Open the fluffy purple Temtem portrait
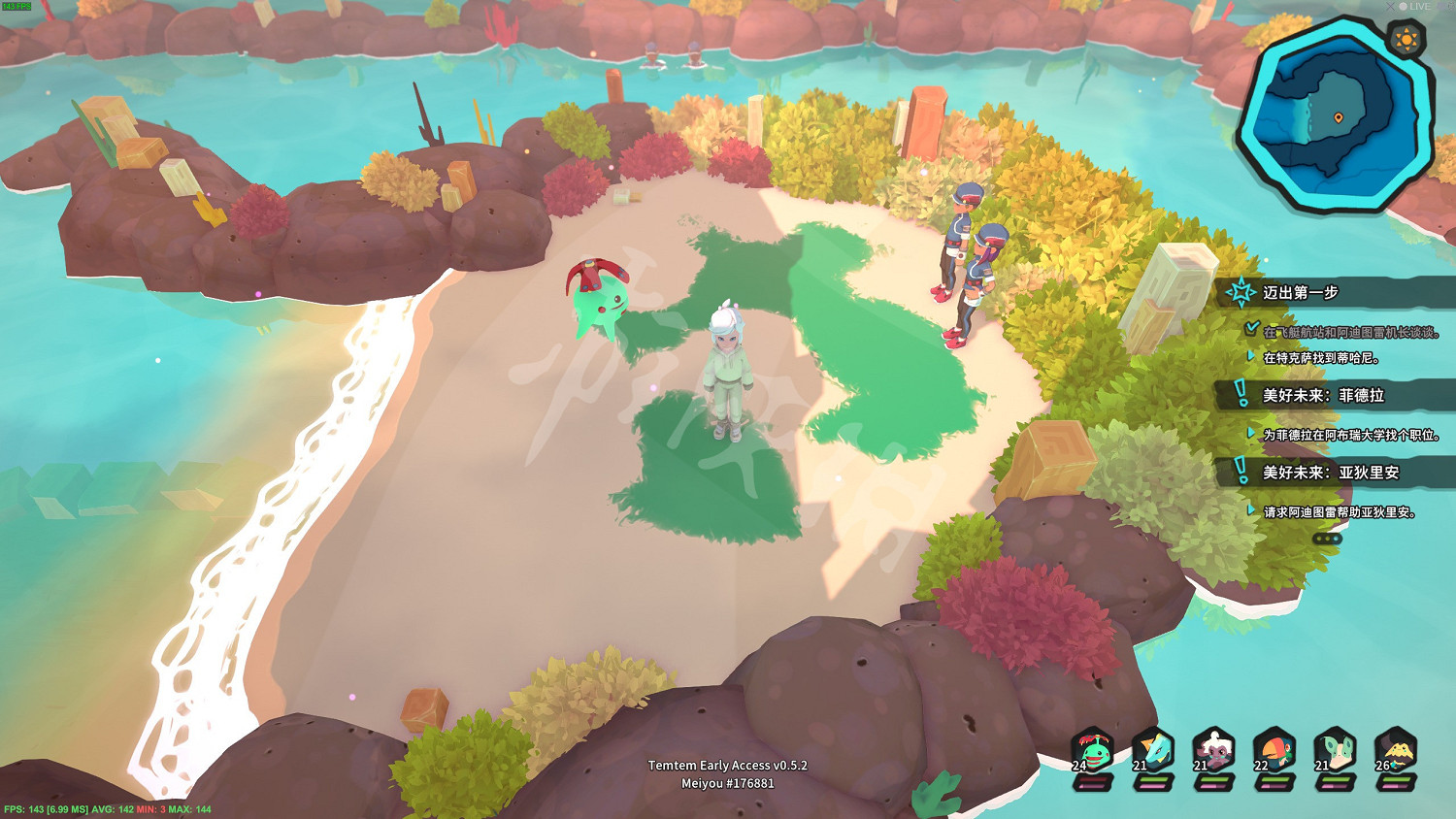Screen dimensions: 1456x819 (1216, 749)
